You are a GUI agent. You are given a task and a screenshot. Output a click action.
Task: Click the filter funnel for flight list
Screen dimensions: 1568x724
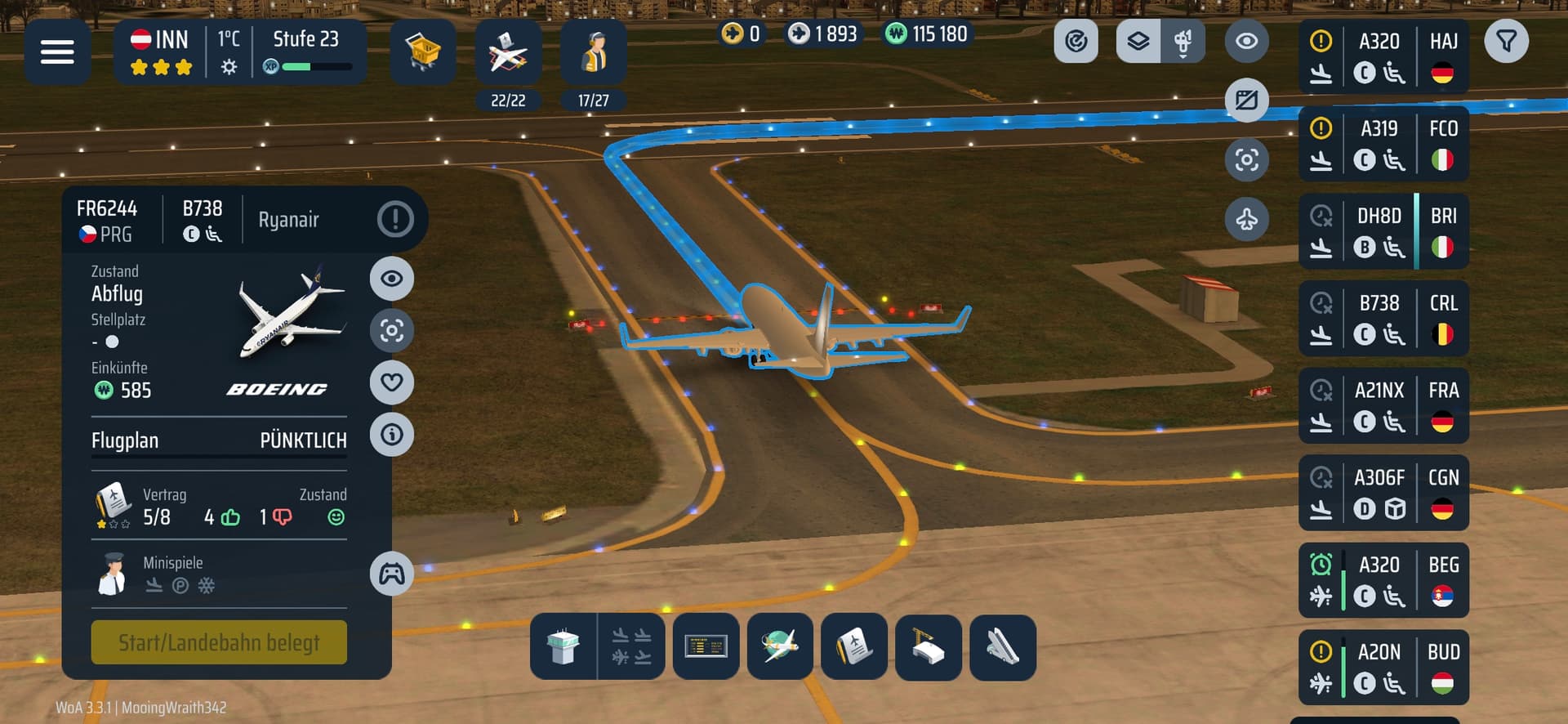[x=1506, y=41]
